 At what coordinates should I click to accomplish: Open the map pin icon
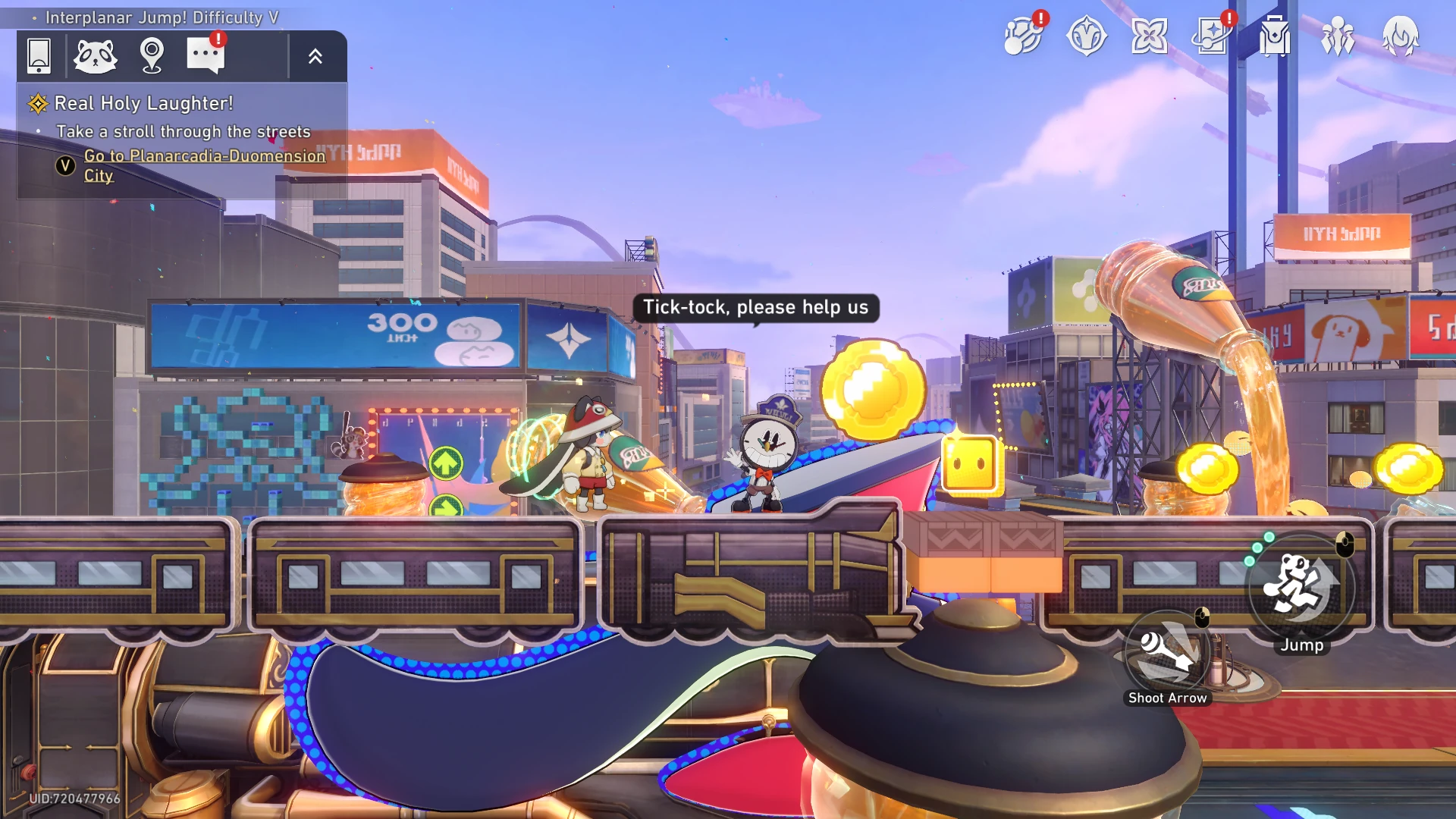(152, 55)
